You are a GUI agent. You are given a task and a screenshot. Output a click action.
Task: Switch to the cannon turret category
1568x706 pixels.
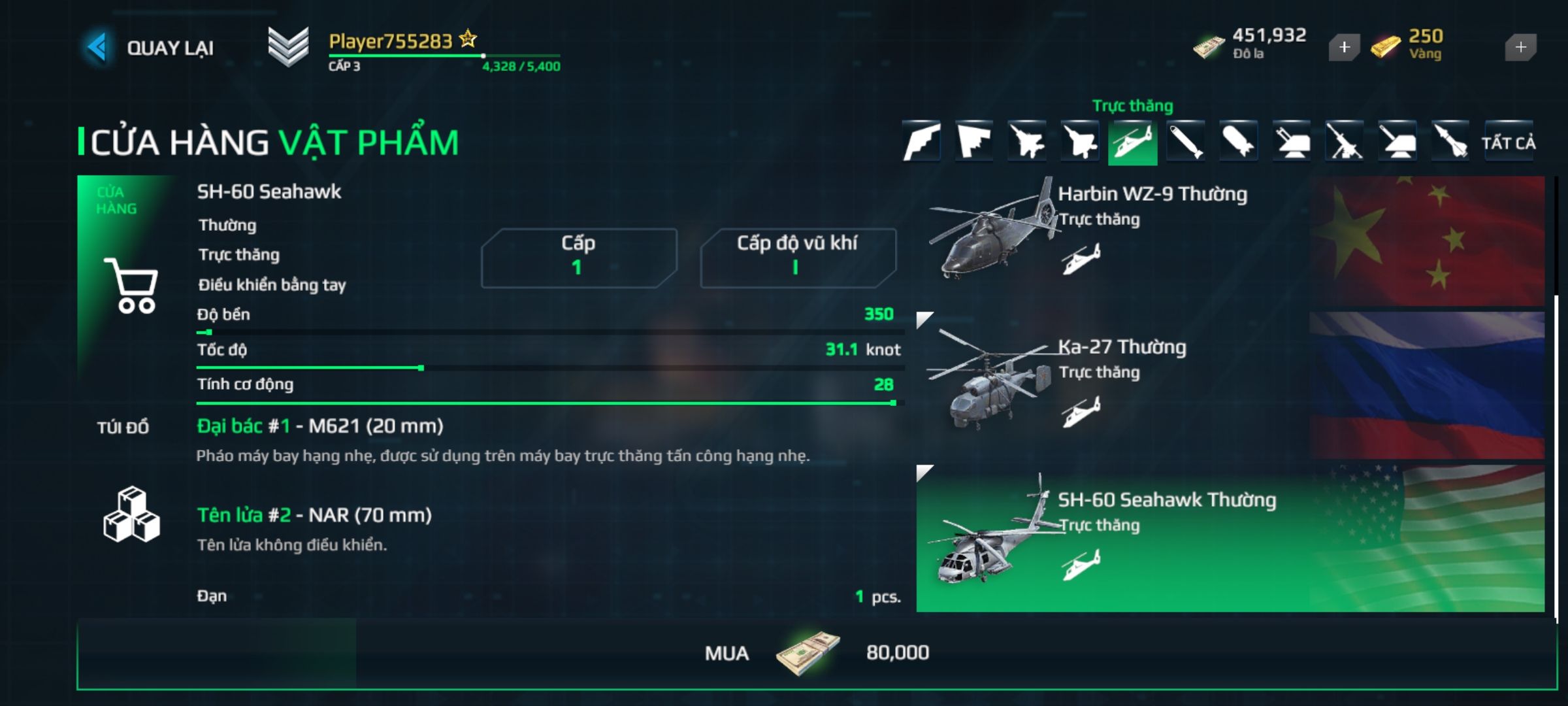1397,142
